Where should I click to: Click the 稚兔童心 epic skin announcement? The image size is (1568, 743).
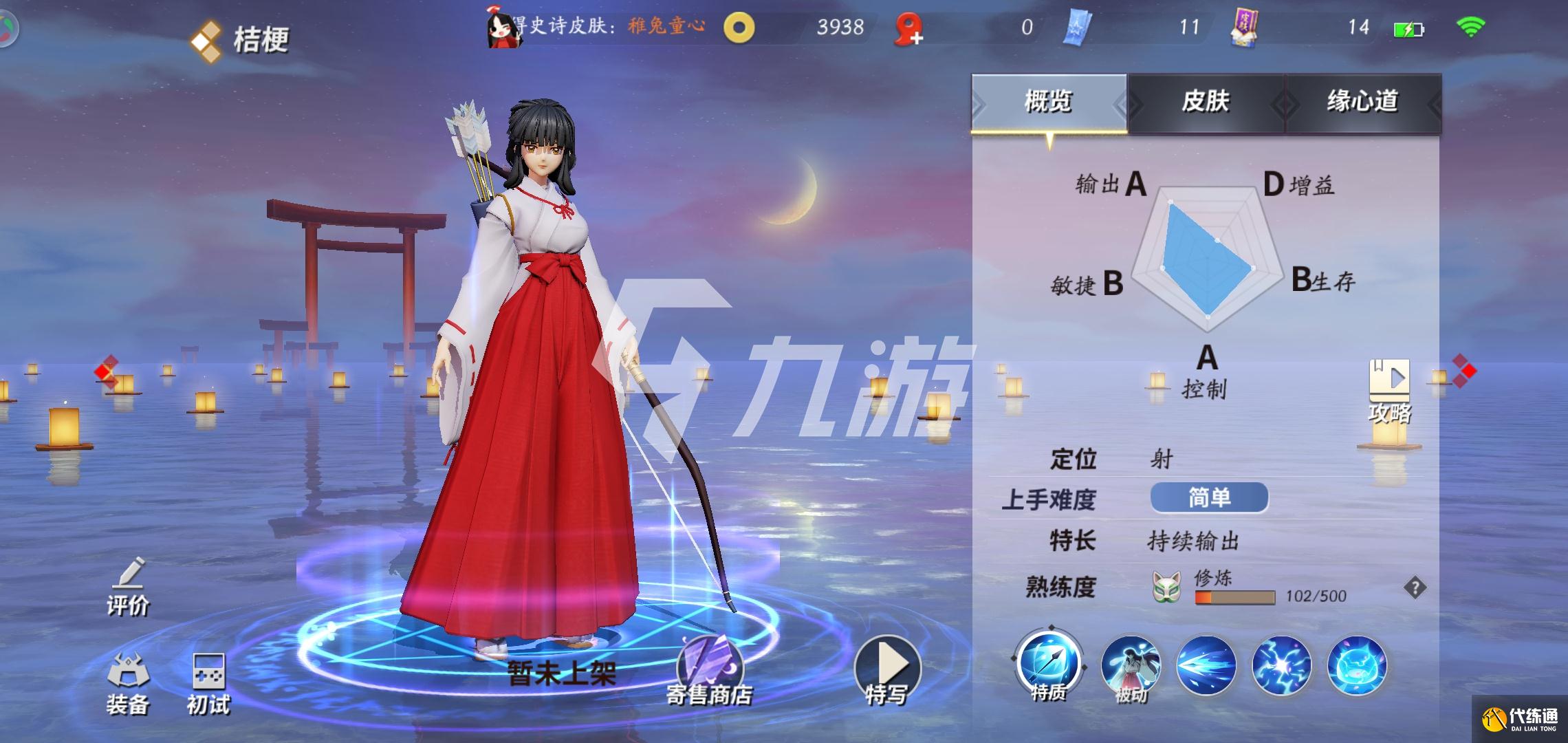point(666,26)
